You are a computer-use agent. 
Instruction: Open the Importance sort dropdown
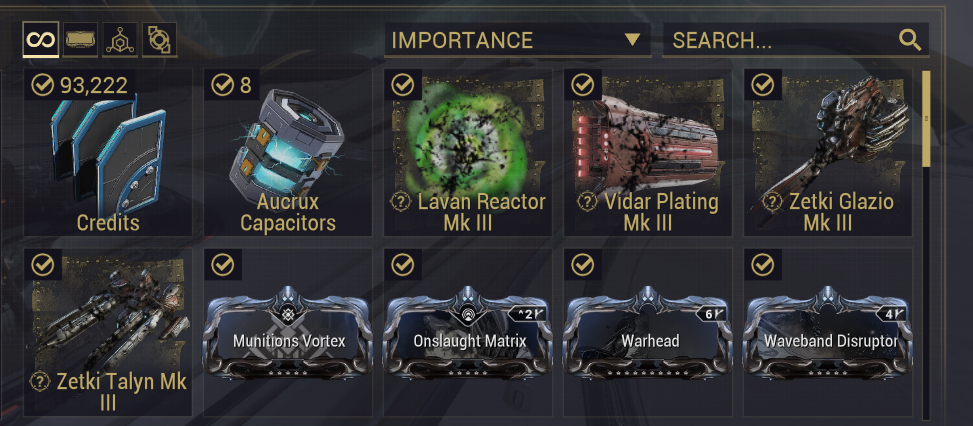pos(516,40)
